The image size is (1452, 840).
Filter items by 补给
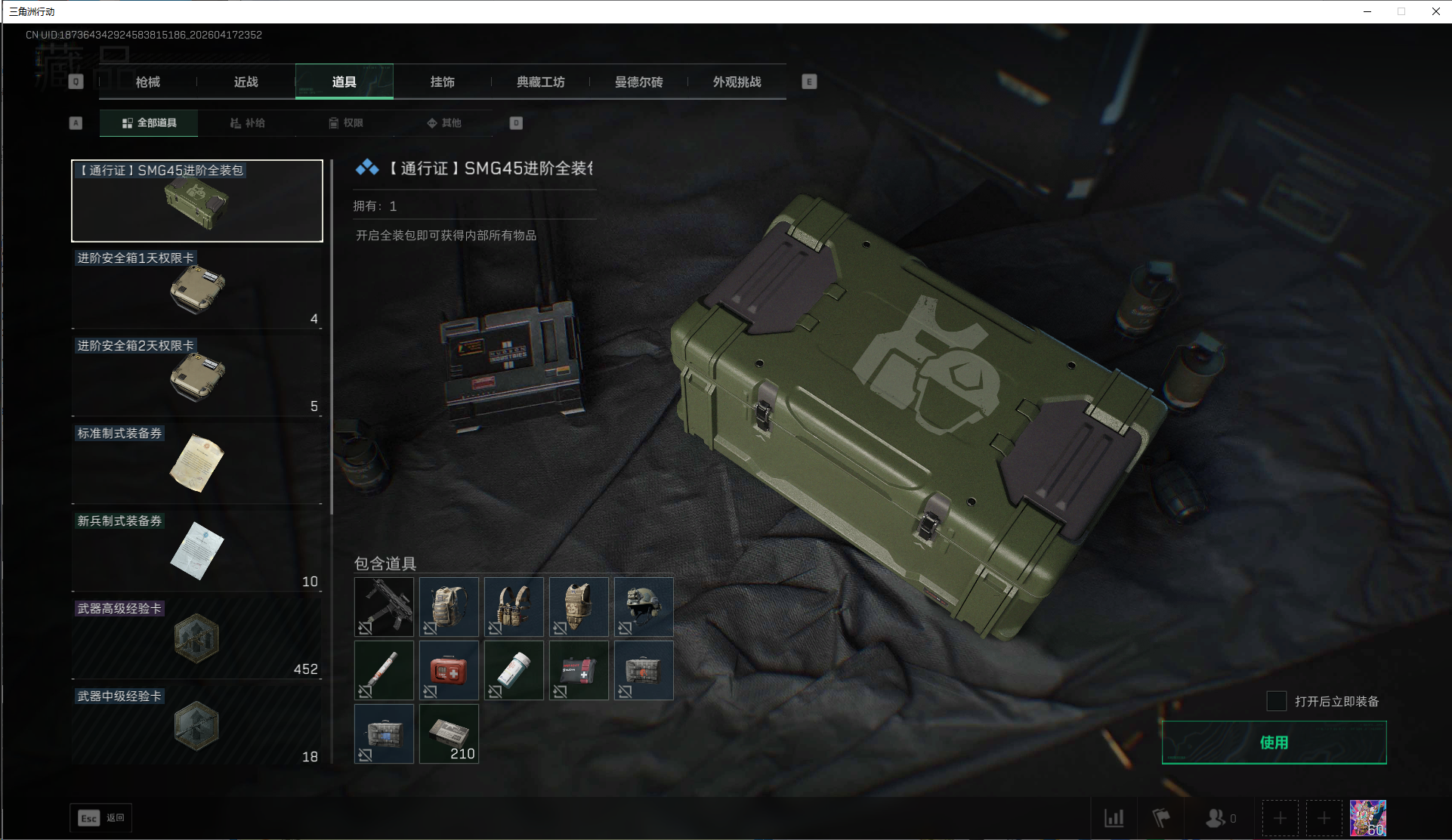[248, 123]
